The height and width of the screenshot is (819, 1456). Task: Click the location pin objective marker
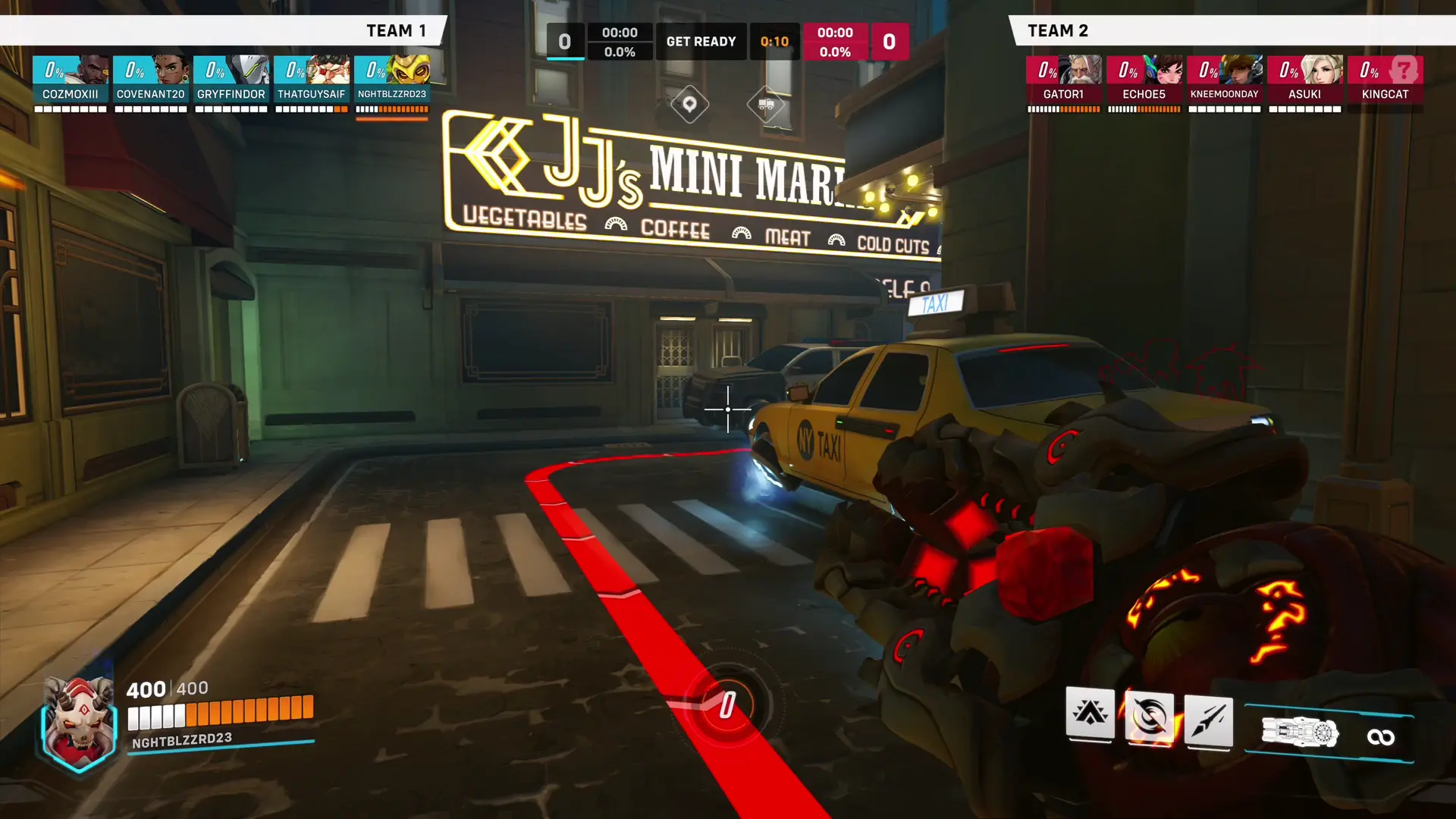click(x=689, y=105)
